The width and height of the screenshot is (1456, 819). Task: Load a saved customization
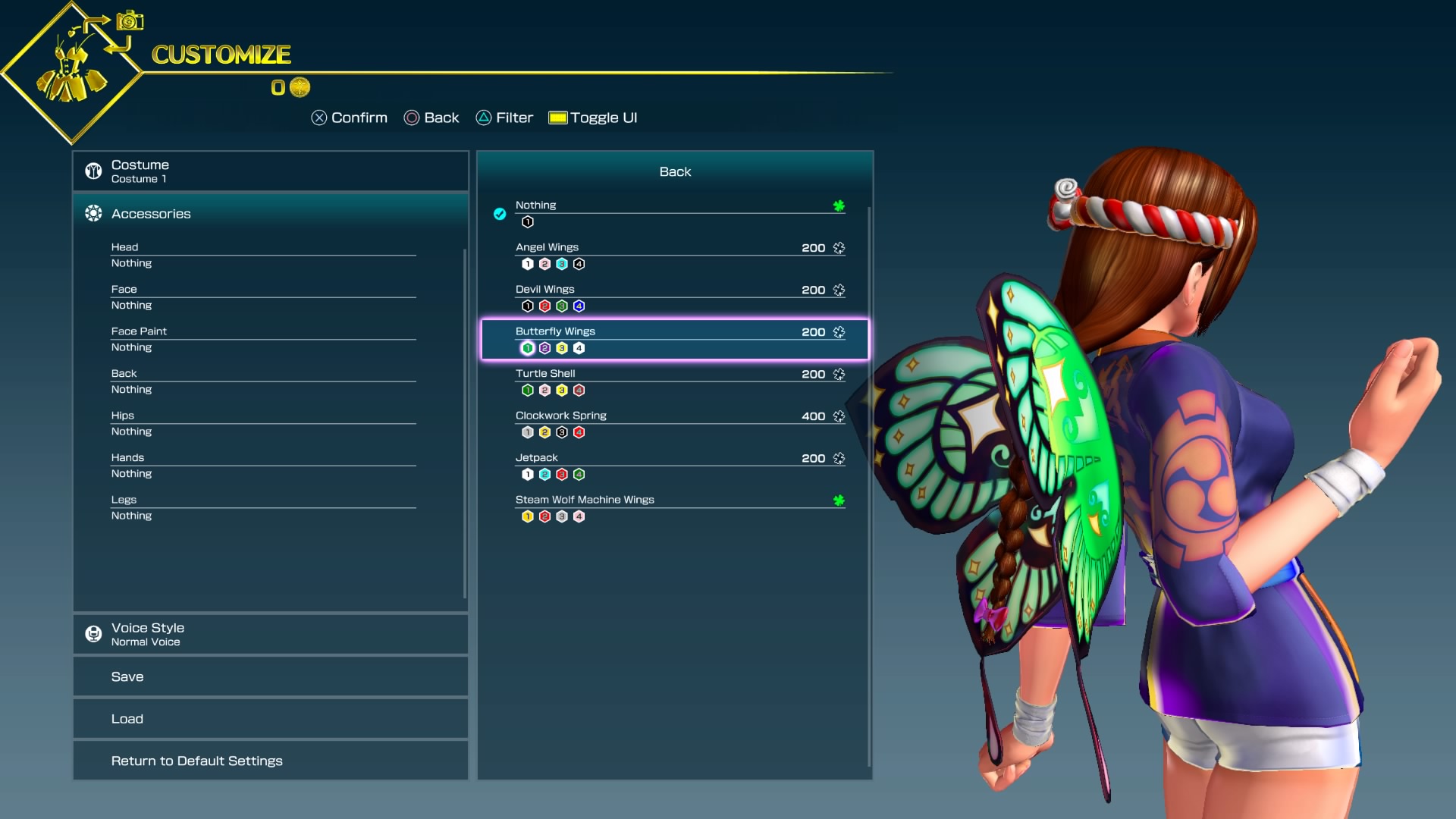pyautogui.click(x=270, y=719)
